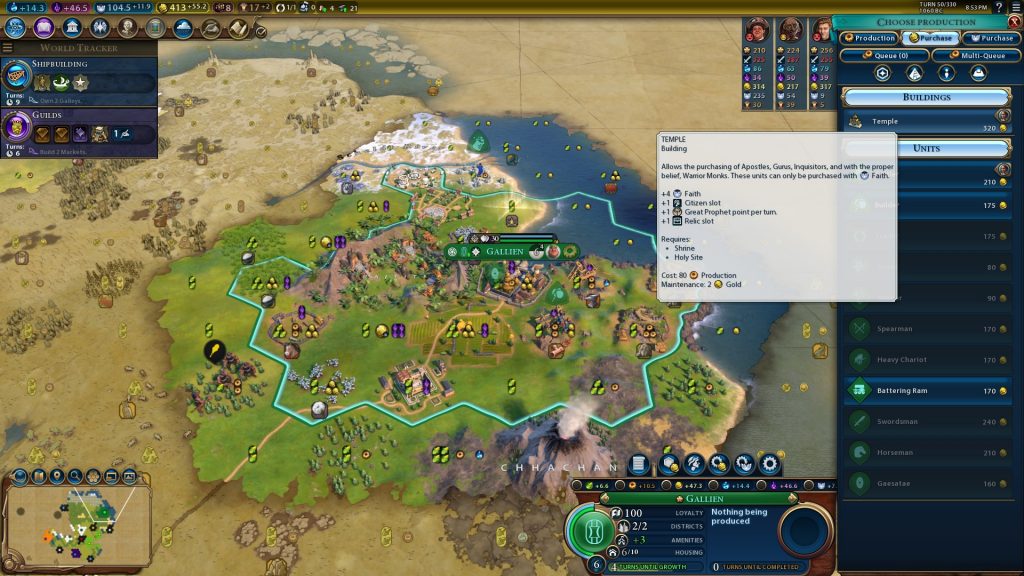Collapse the Units section header
1024x576 pixels.
(x=926, y=148)
